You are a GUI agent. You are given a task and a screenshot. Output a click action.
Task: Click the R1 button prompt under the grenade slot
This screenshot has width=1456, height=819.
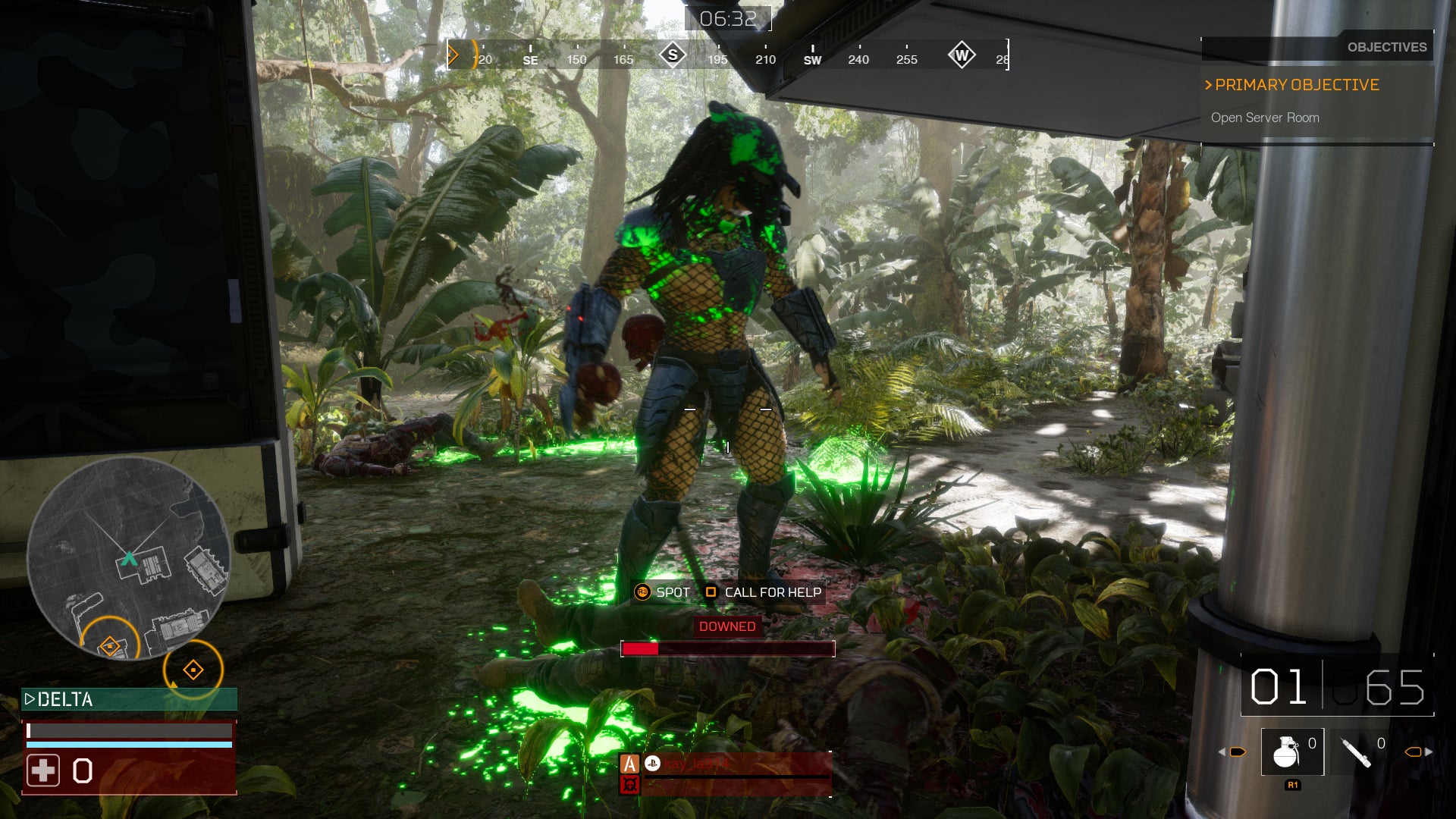(1292, 785)
